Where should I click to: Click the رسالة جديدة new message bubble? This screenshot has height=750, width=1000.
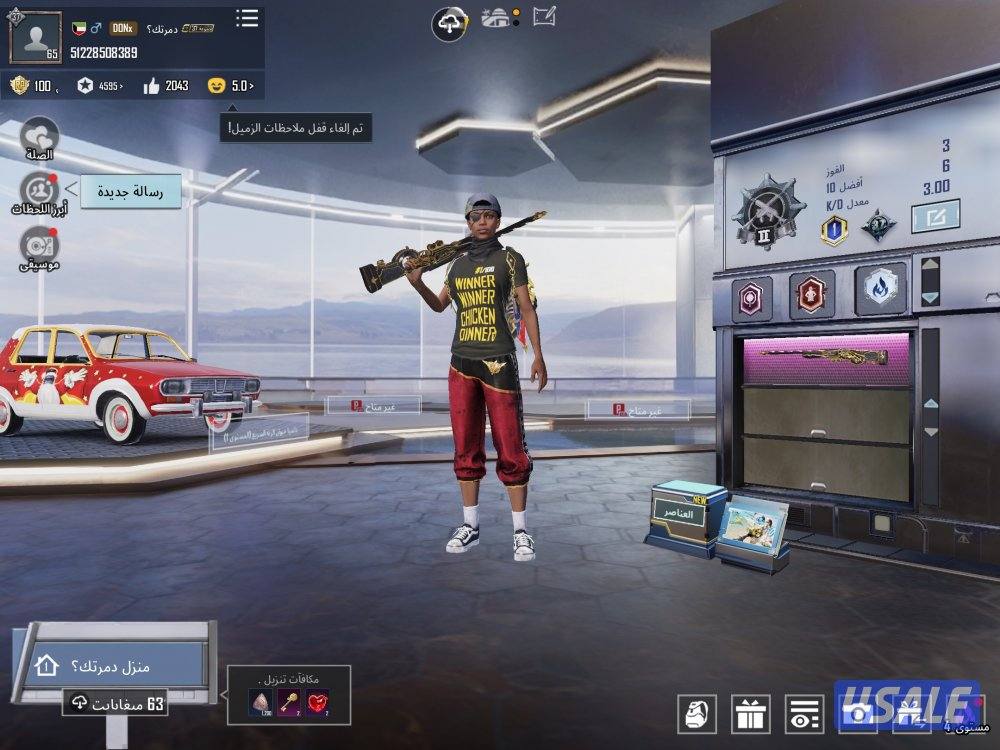click(x=131, y=190)
